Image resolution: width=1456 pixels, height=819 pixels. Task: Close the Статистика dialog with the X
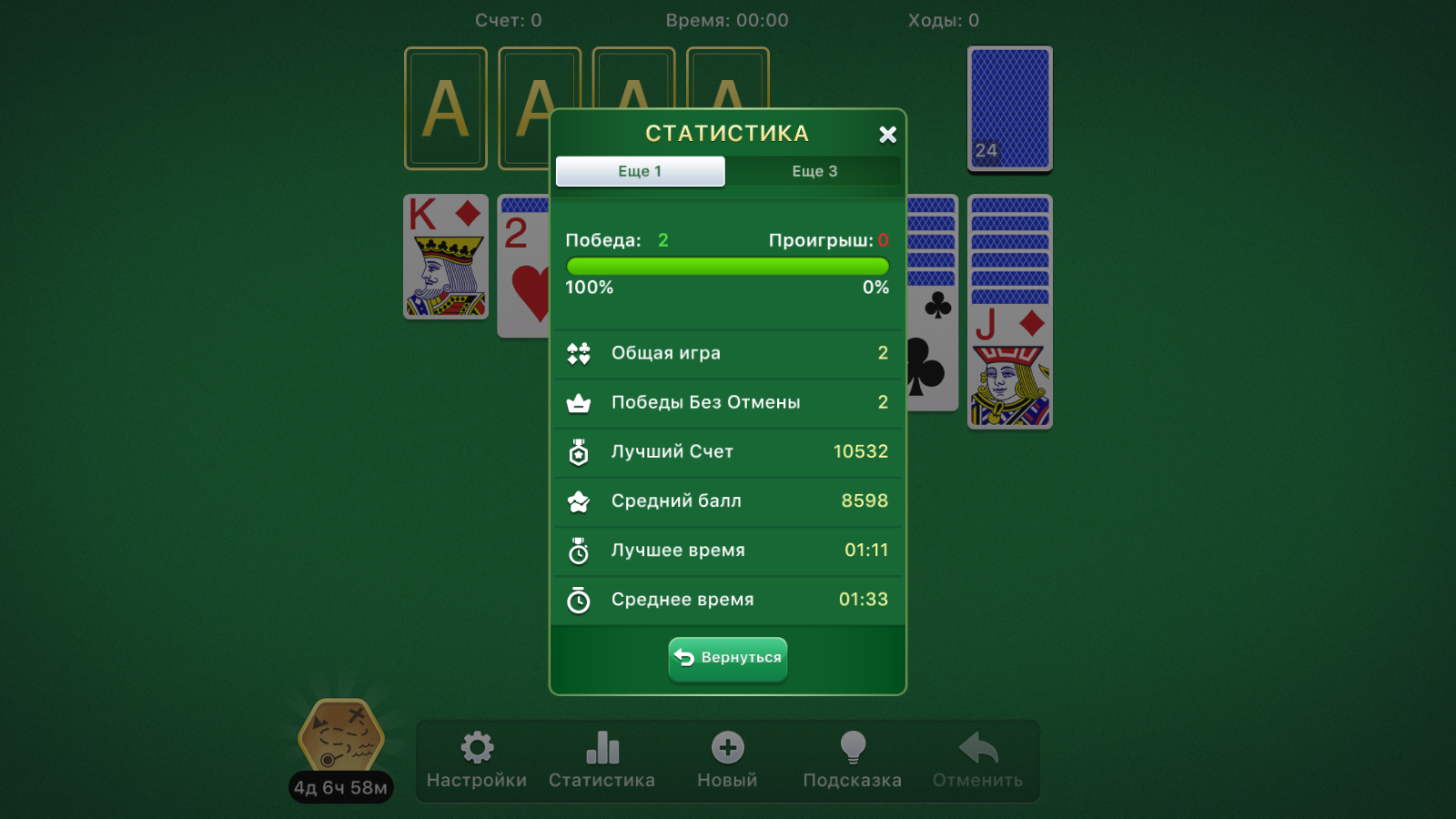point(887,134)
